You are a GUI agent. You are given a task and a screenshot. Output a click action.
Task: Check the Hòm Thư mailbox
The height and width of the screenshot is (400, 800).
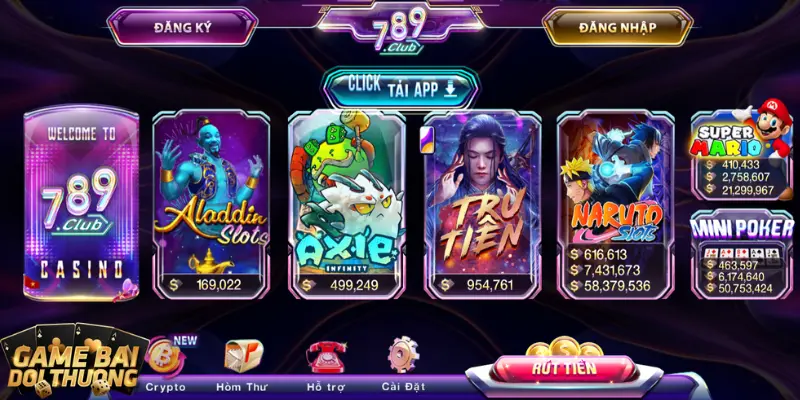point(242,361)
